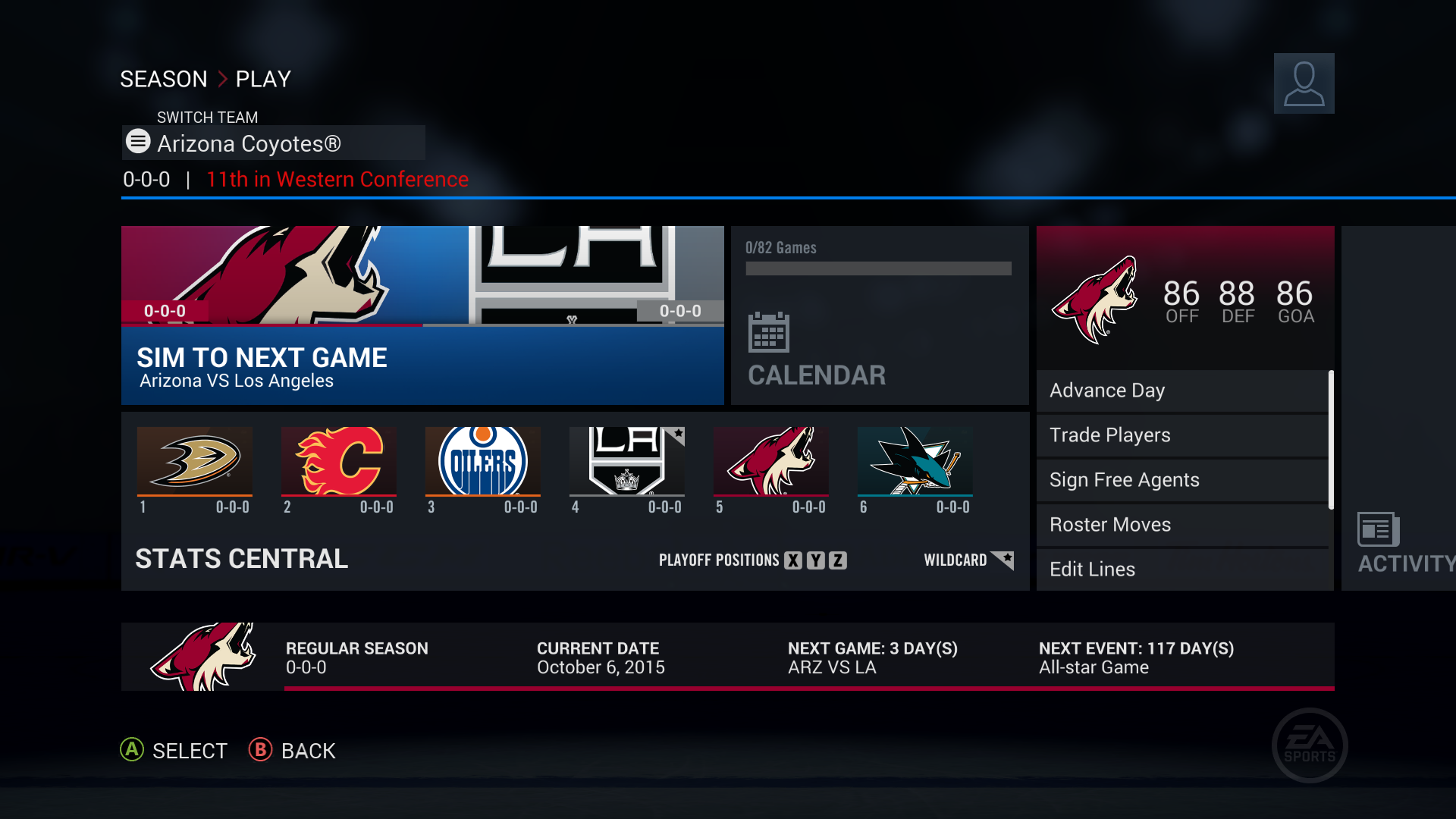
Task: Go back to the Season breadcrumb
Action: pos(163,79)
